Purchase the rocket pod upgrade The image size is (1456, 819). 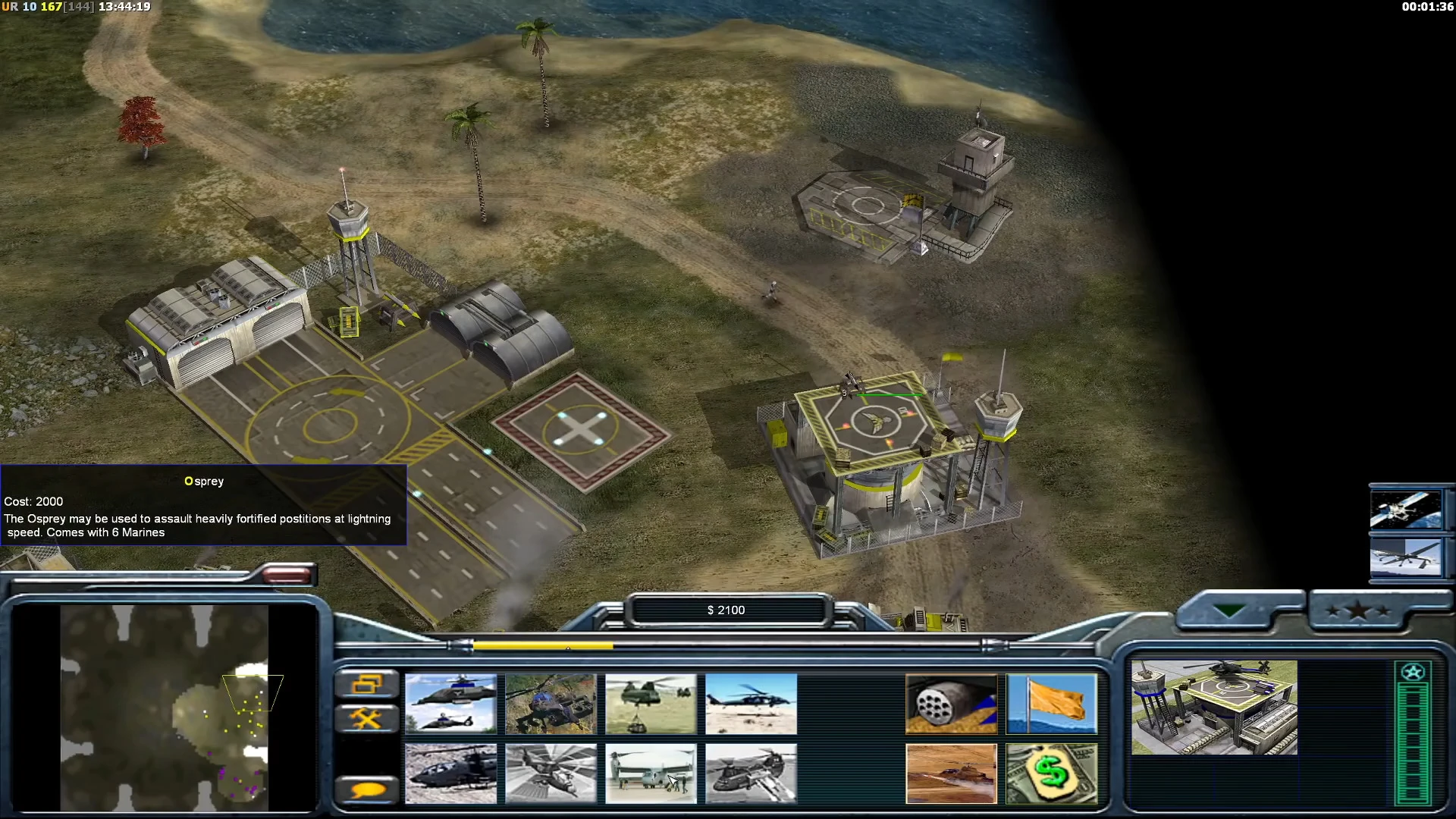point(951,704)
